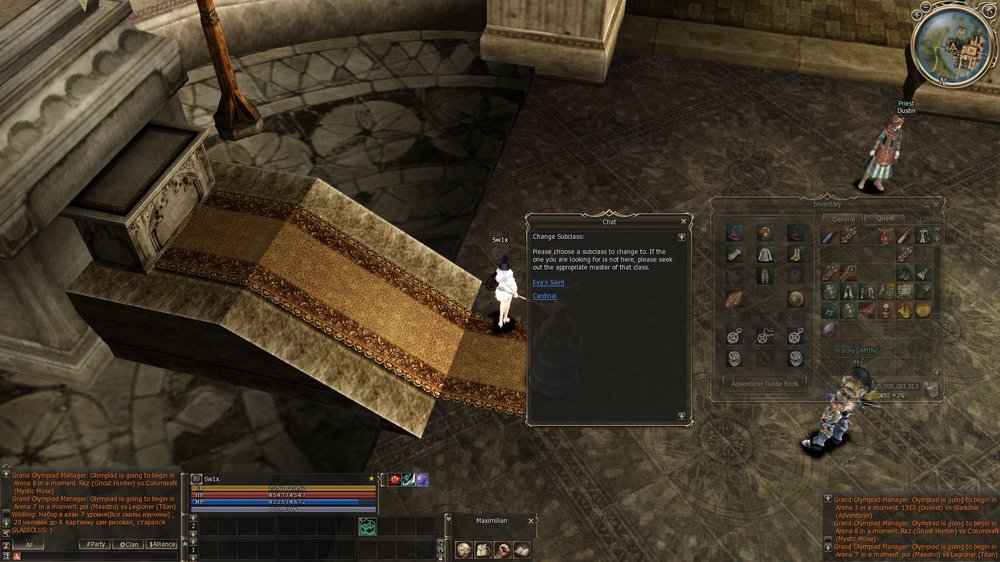Open the @Clan chat tab

point(128,544)
